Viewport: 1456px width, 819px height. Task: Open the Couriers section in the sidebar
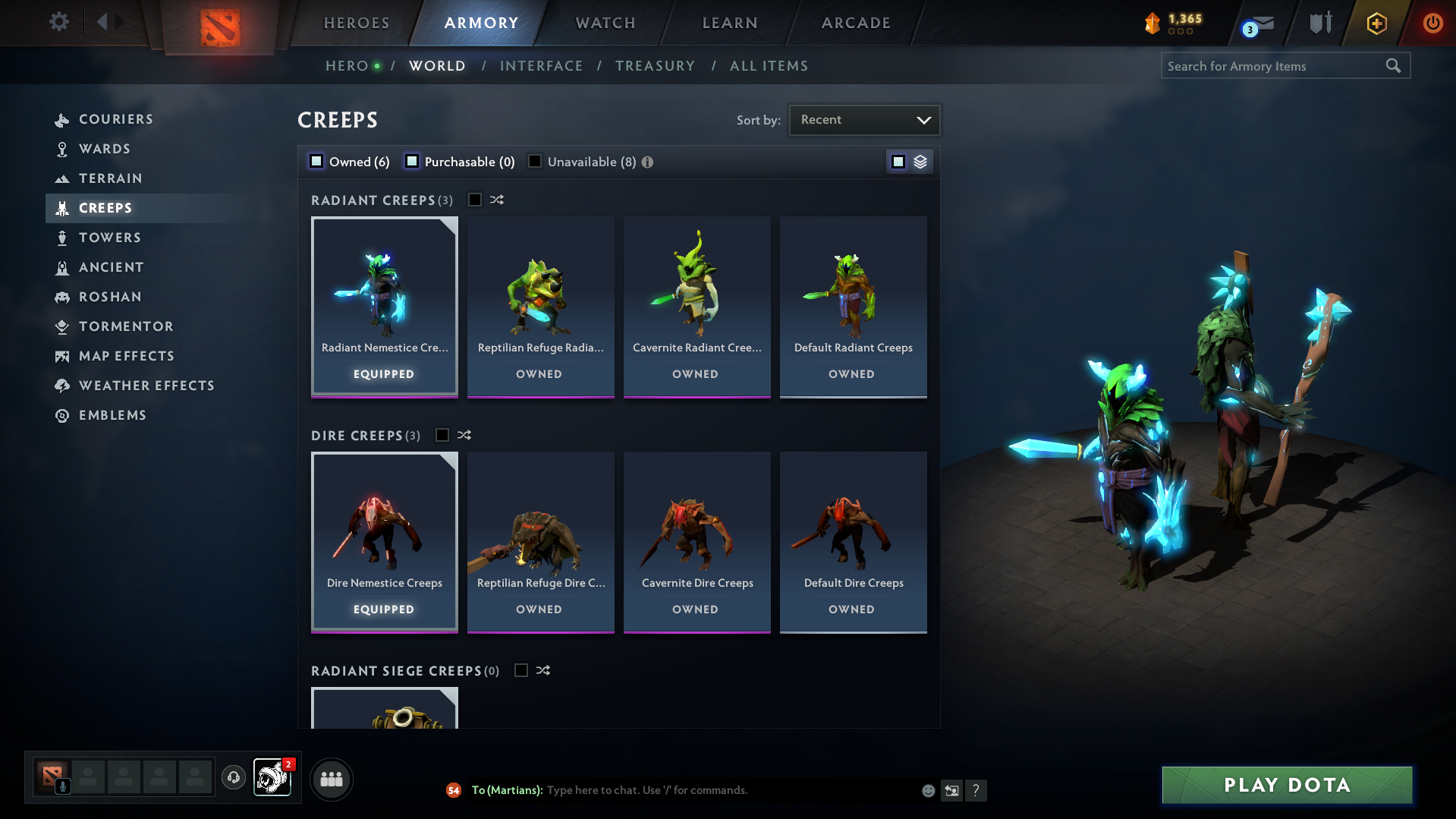click(x=62, y=119)
